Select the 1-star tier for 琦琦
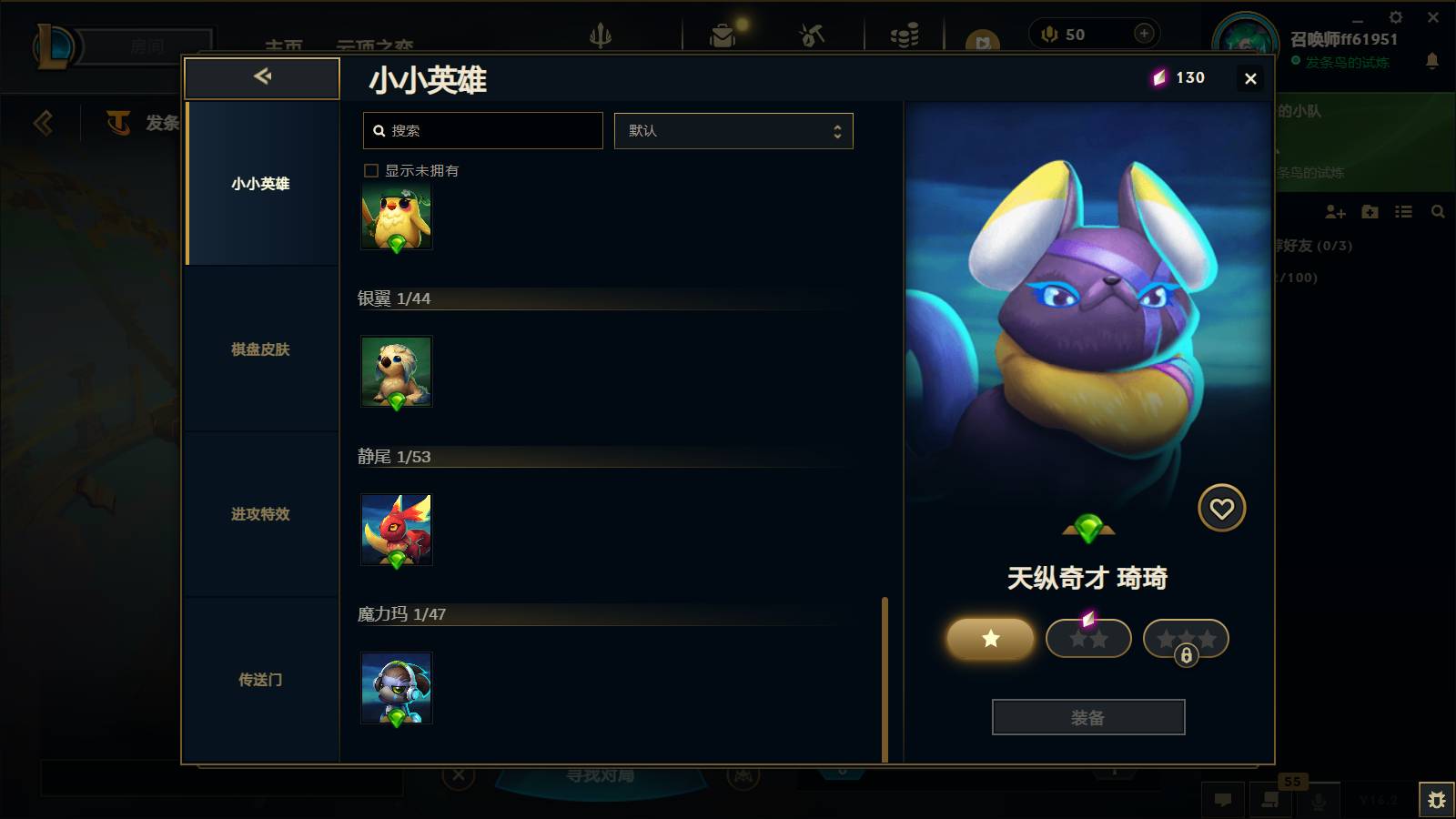The width and height of the screenshot is (1456, 819). [989, 639]
